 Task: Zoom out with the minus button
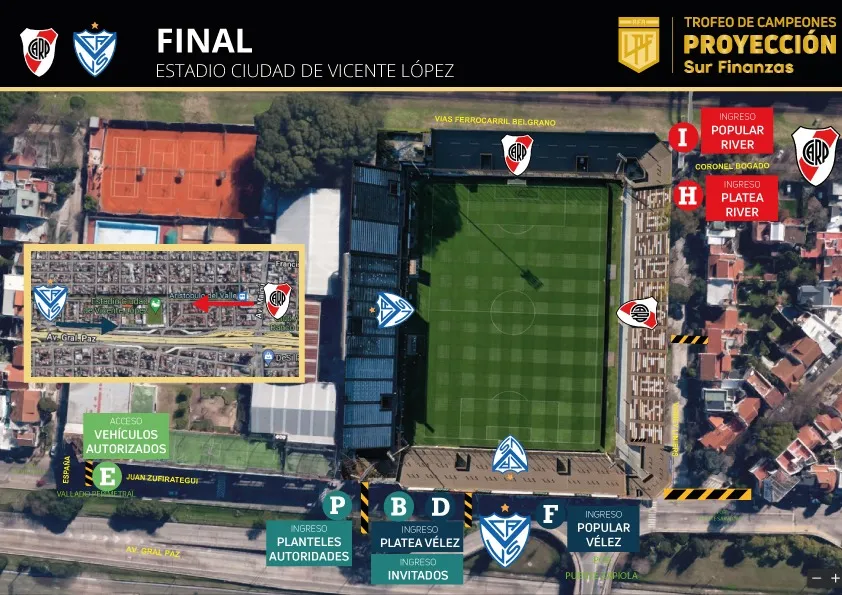click(x=816, y=578)
